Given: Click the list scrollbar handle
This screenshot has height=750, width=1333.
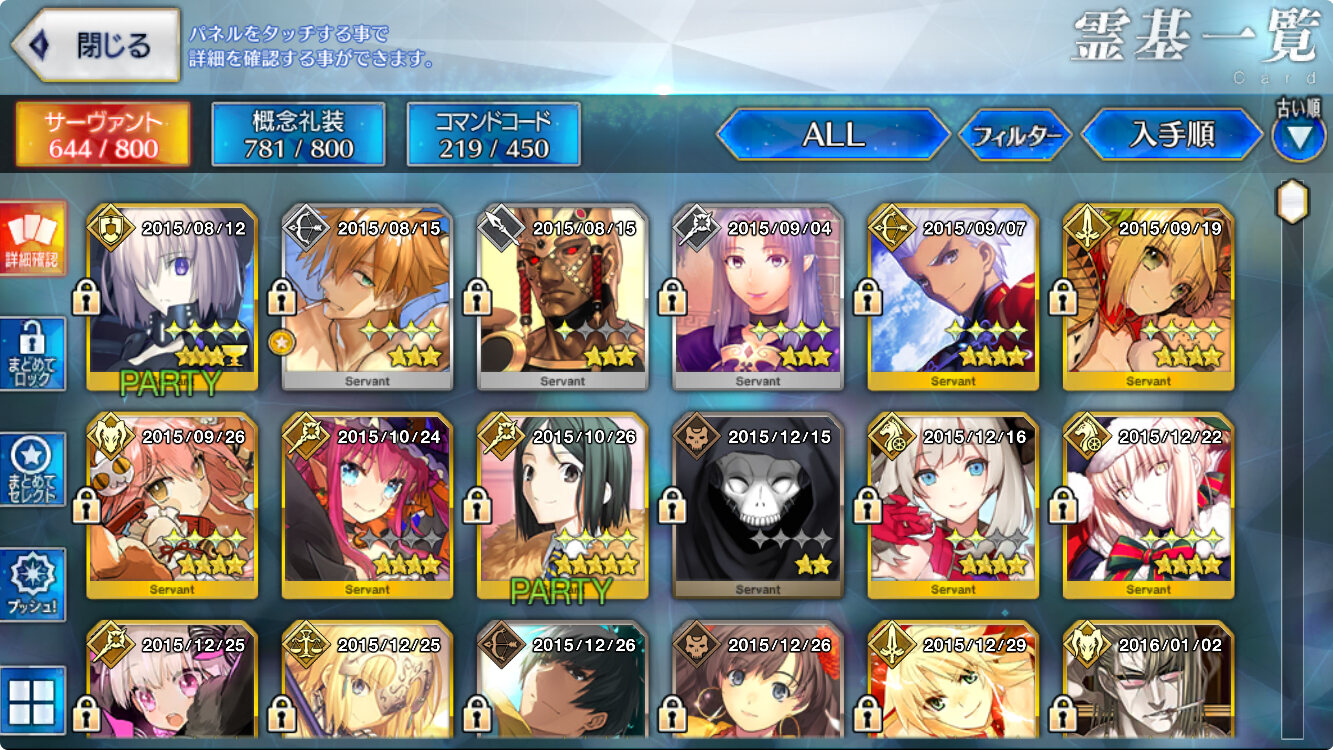Looking at the screenshot, I should tap(1293, 203).
